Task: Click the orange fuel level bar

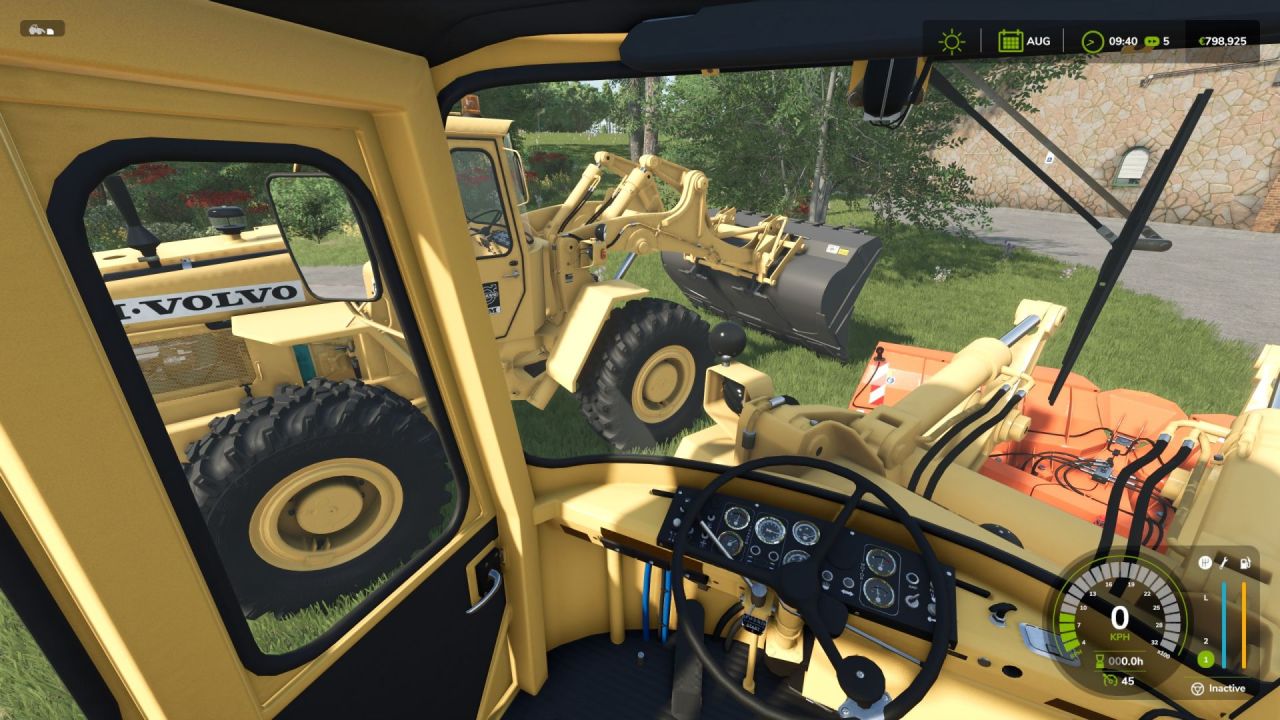Action: 1244,620
